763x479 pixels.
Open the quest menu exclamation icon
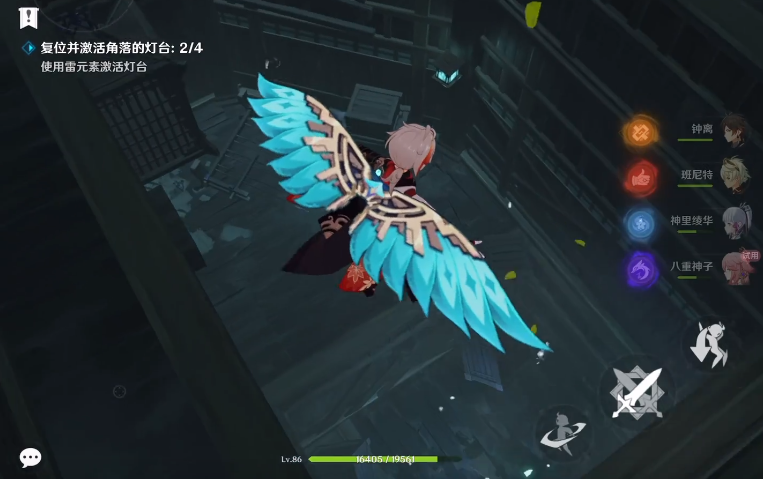pyautogui.click(x=28, y=17)
